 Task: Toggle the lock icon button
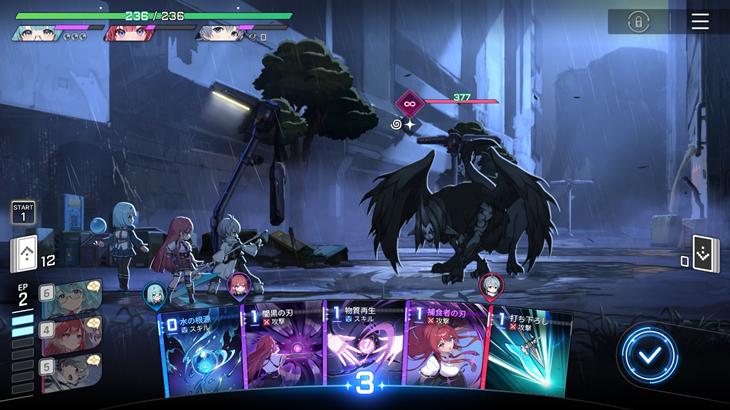pos(638,21)
